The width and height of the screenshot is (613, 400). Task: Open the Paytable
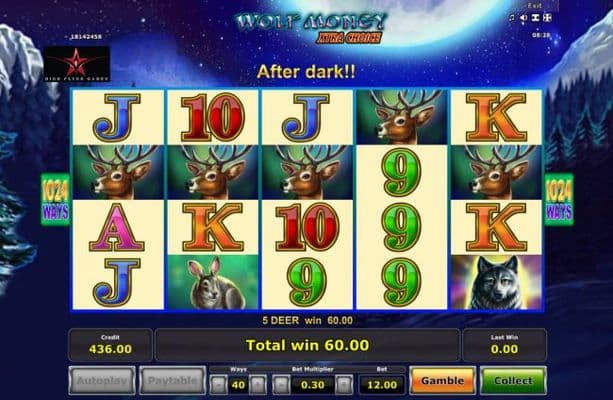point(170,381)
